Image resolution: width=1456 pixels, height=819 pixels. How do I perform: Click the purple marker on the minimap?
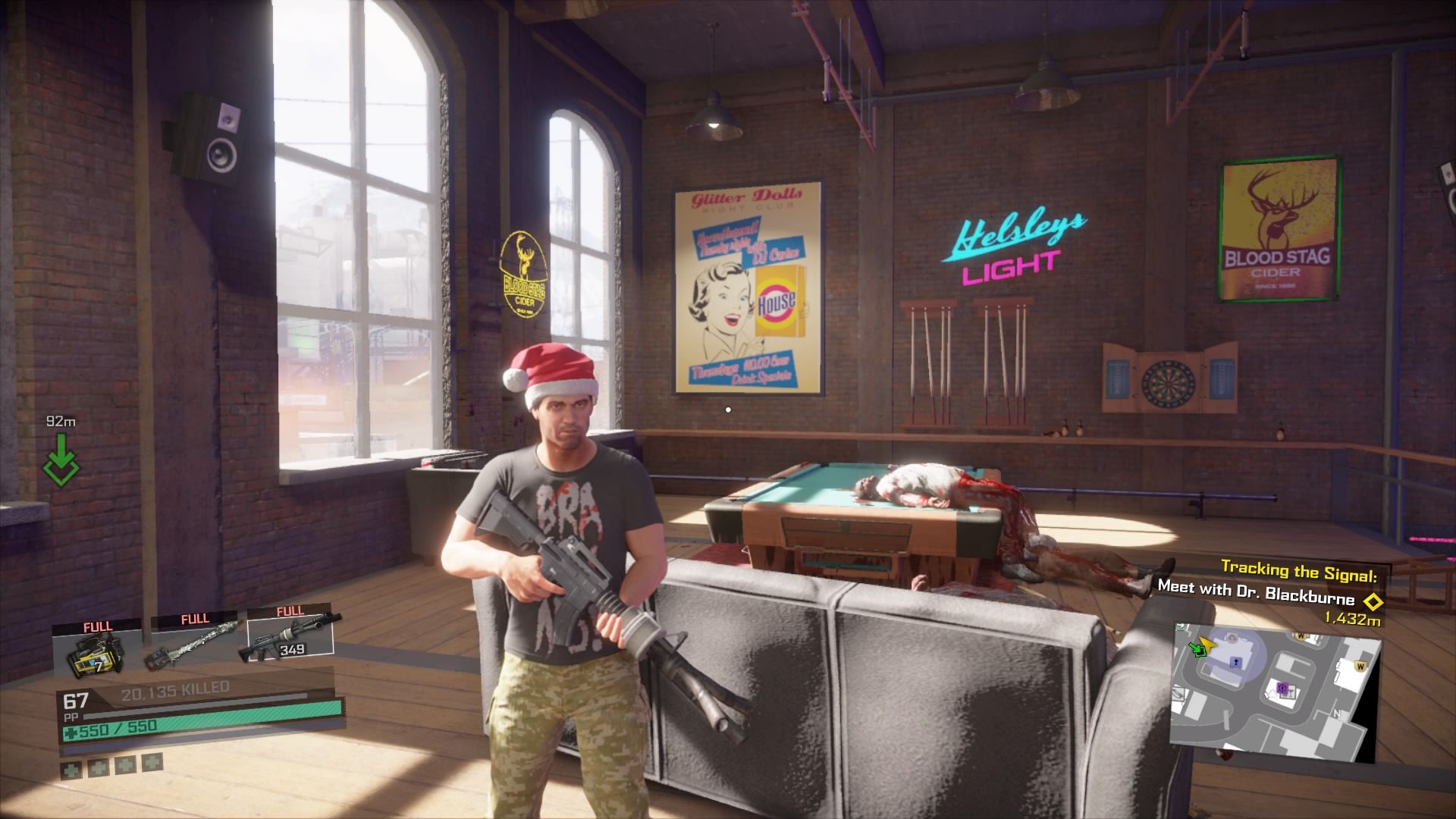coord(1283,689)
